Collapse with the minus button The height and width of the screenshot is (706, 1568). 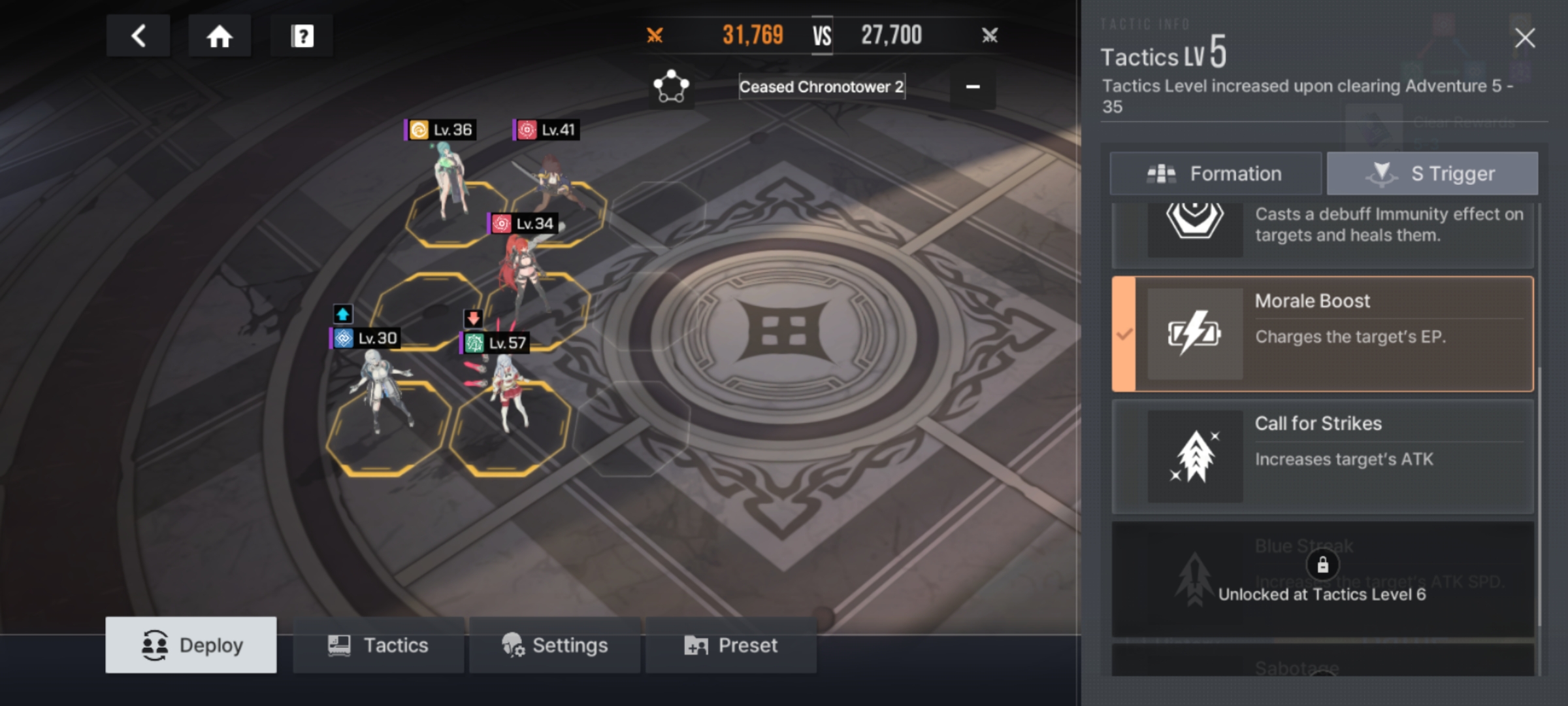point(973,87)
